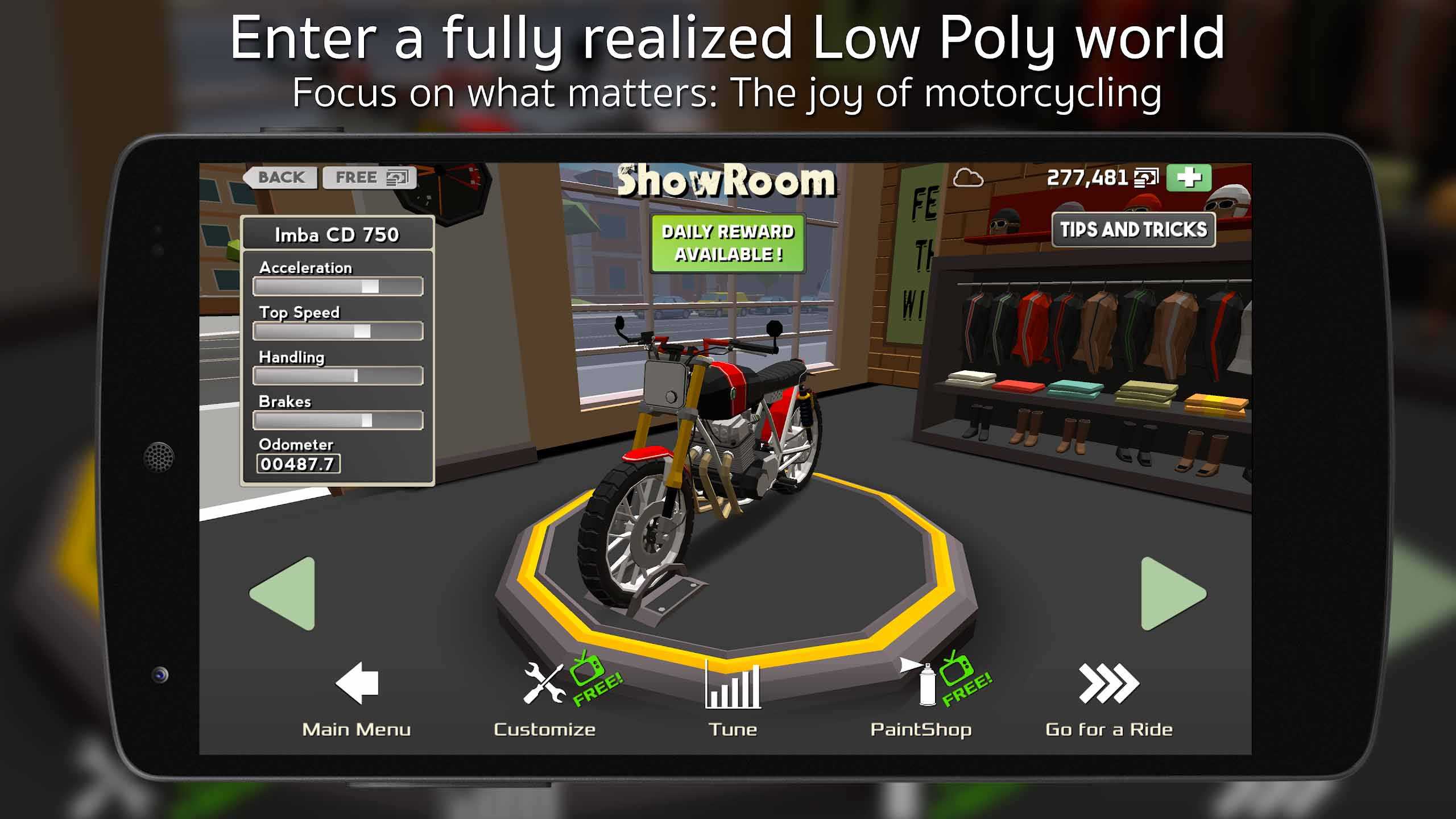The width and height of the screenshot is (1456, 819).
Task: Click the cloud save icon
Action: (967, 179)
